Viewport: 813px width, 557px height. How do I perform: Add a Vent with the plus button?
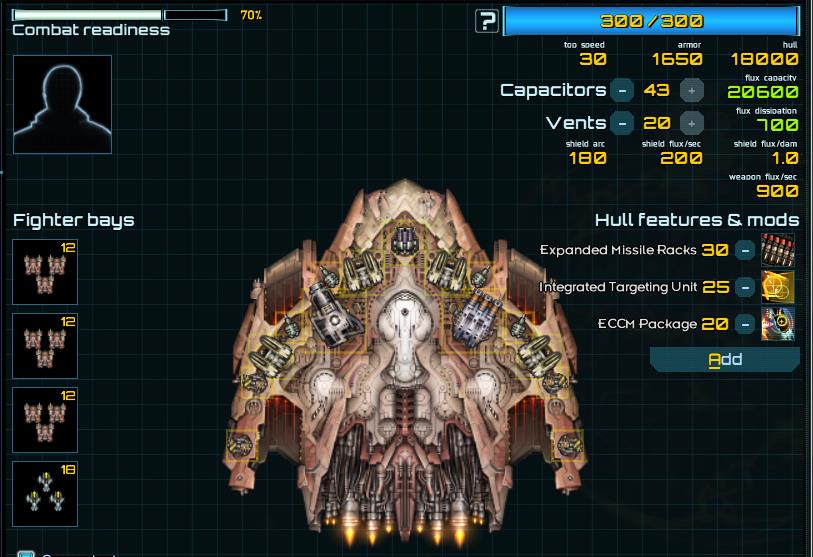click(691, 123)
